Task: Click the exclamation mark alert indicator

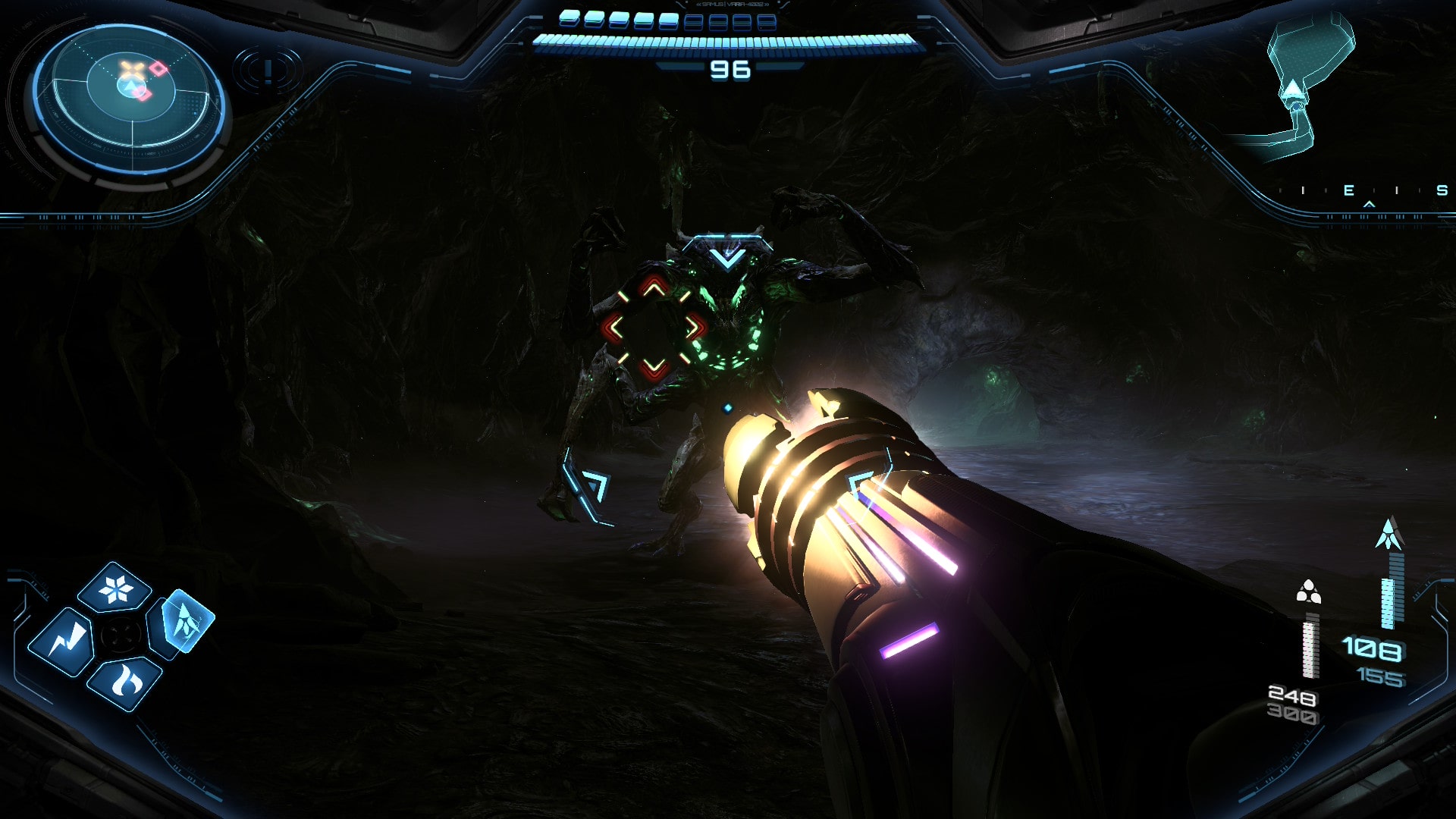Action: (268, 71)
